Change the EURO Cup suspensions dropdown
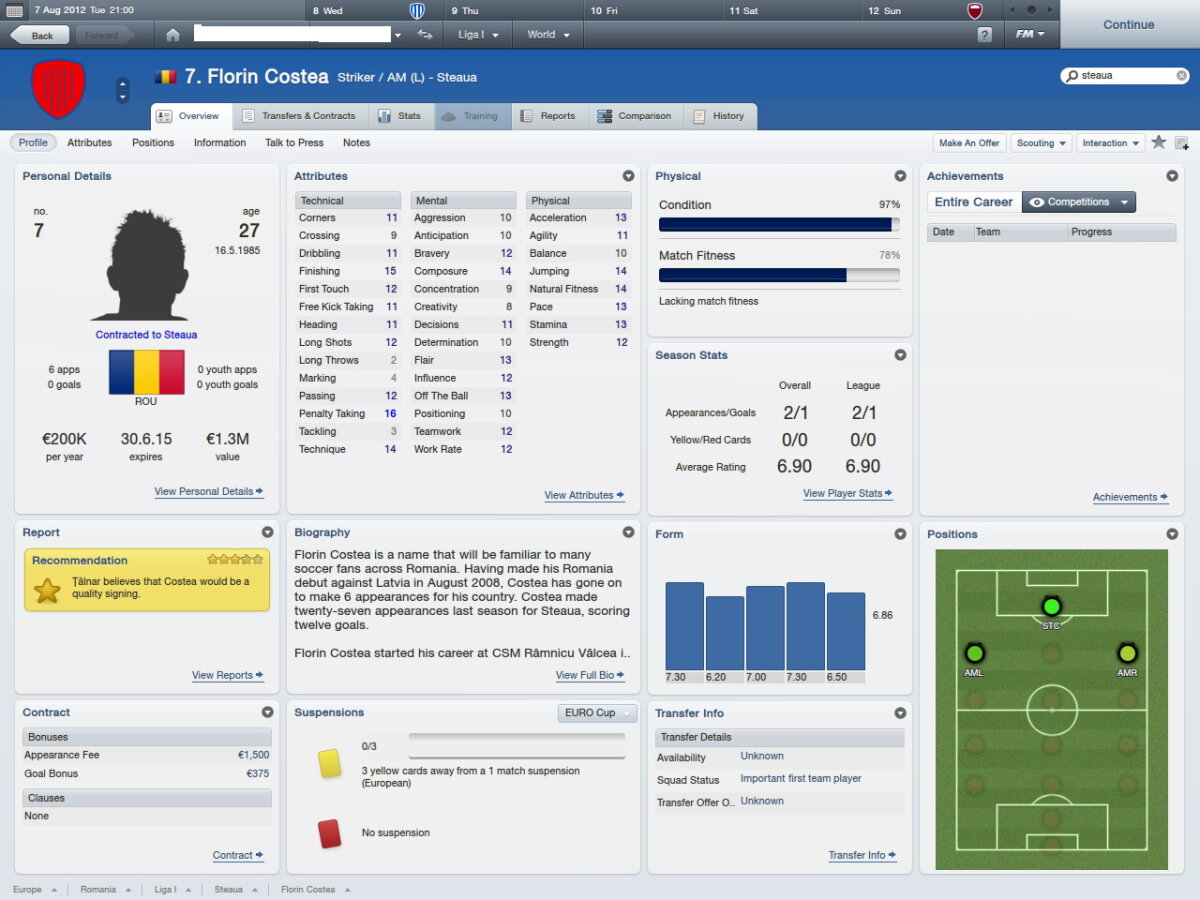Viewport: 1200px width, 900px height. tap(597, 713)
